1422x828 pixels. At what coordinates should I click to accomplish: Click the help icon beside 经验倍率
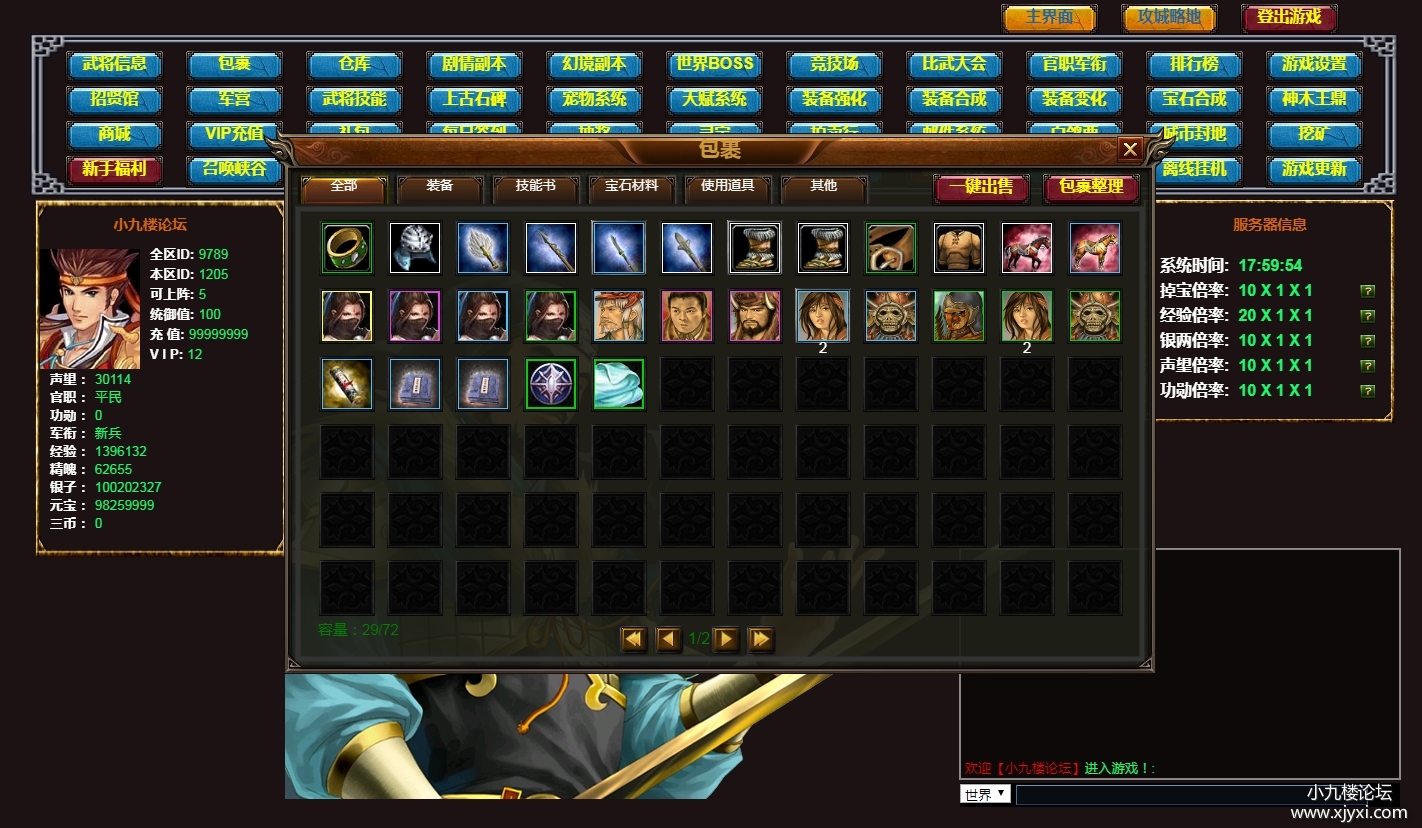tap(1368, 315)
